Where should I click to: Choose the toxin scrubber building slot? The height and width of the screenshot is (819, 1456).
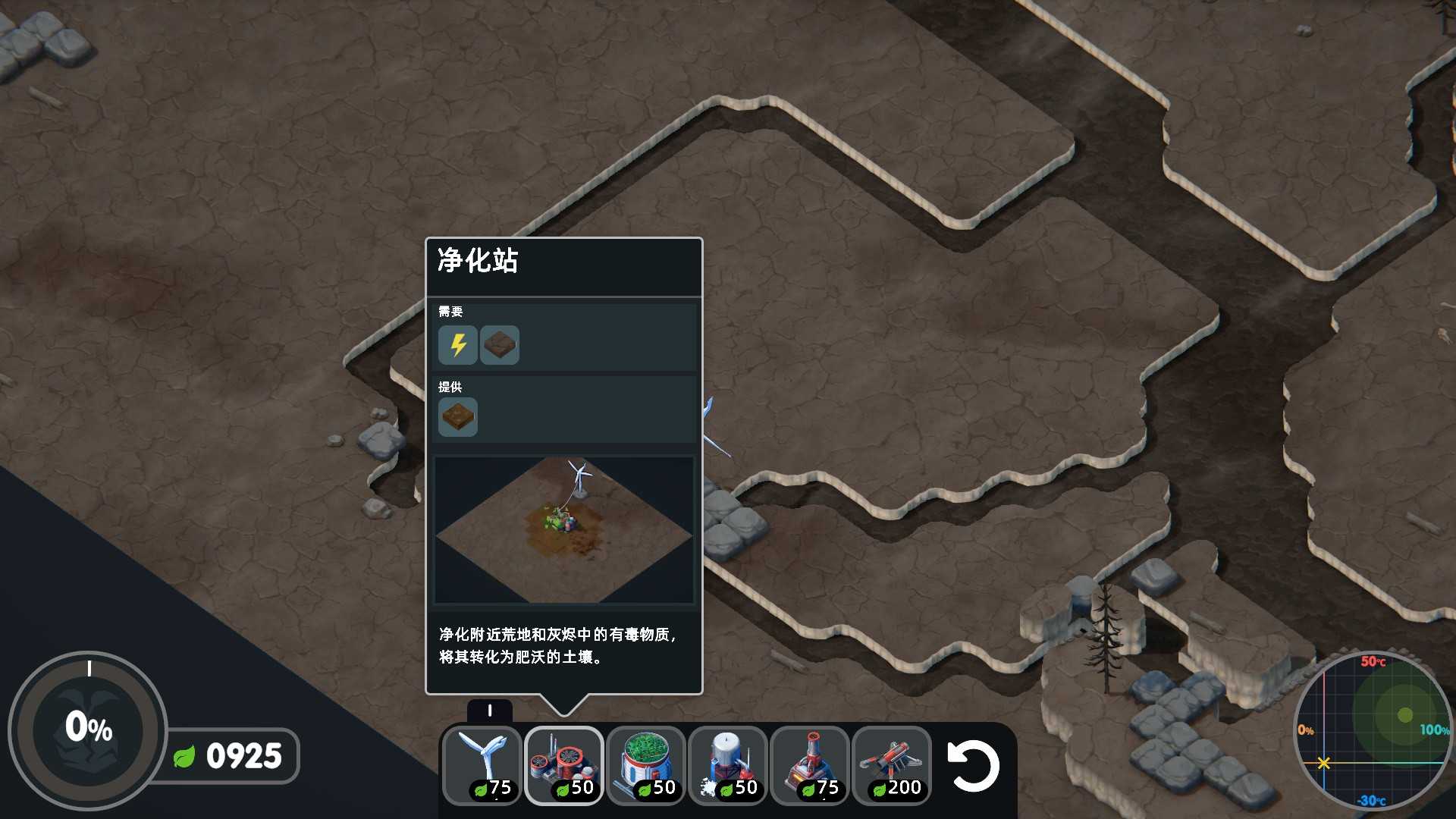564,764
